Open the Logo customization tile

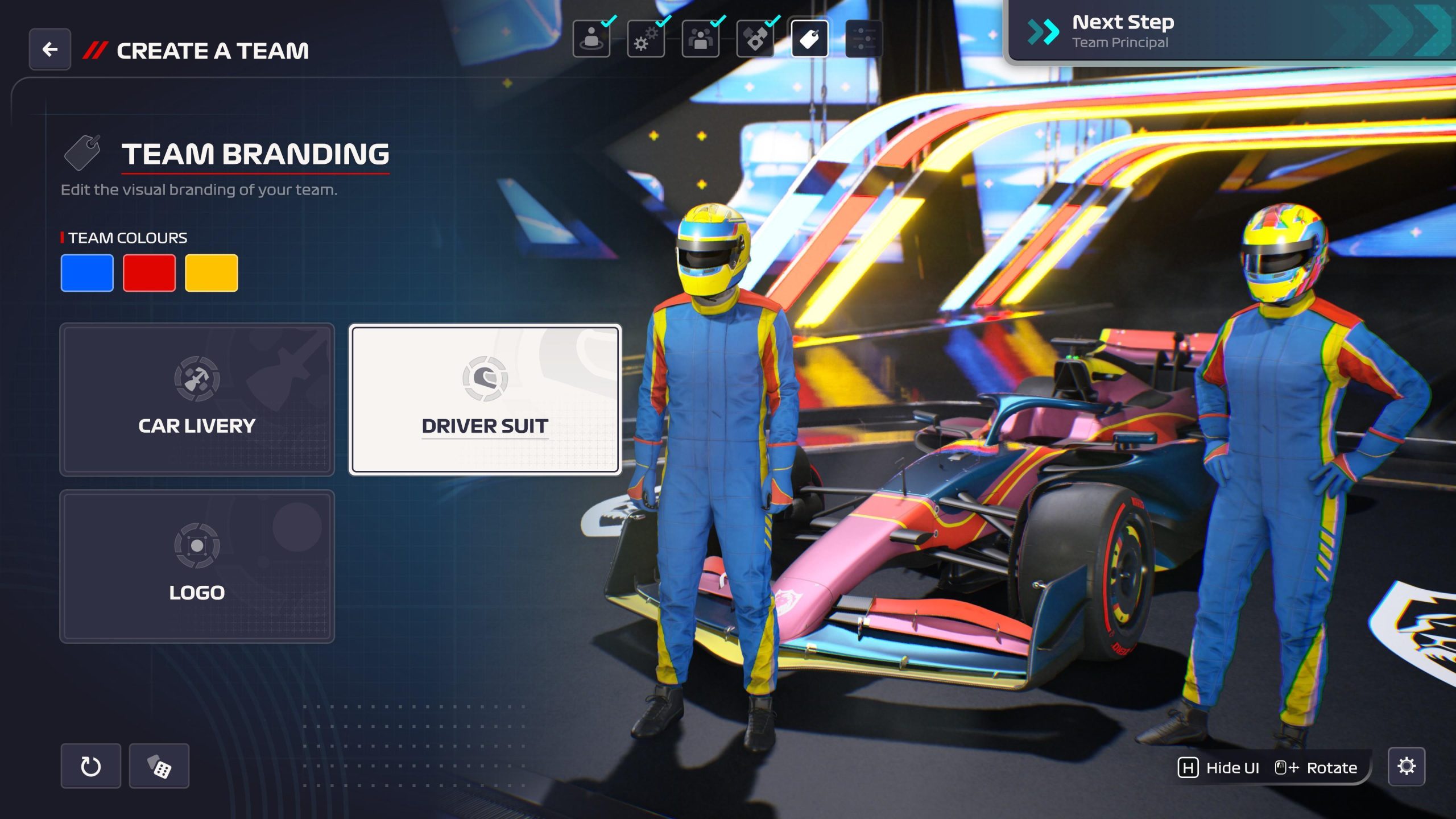(197, 566)
